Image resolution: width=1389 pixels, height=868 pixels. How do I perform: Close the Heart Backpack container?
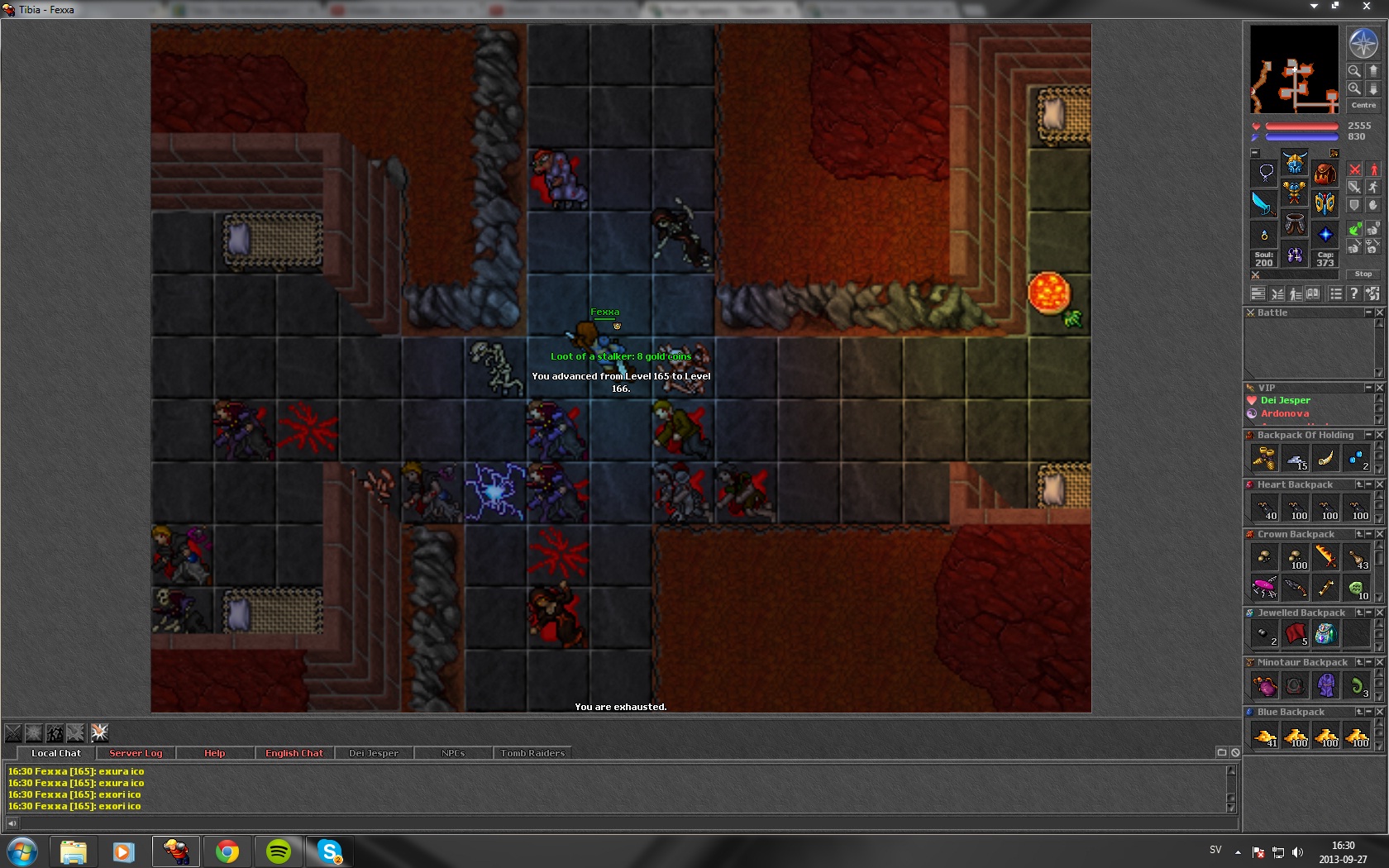pyautogui.click(x=1380, y=484)
